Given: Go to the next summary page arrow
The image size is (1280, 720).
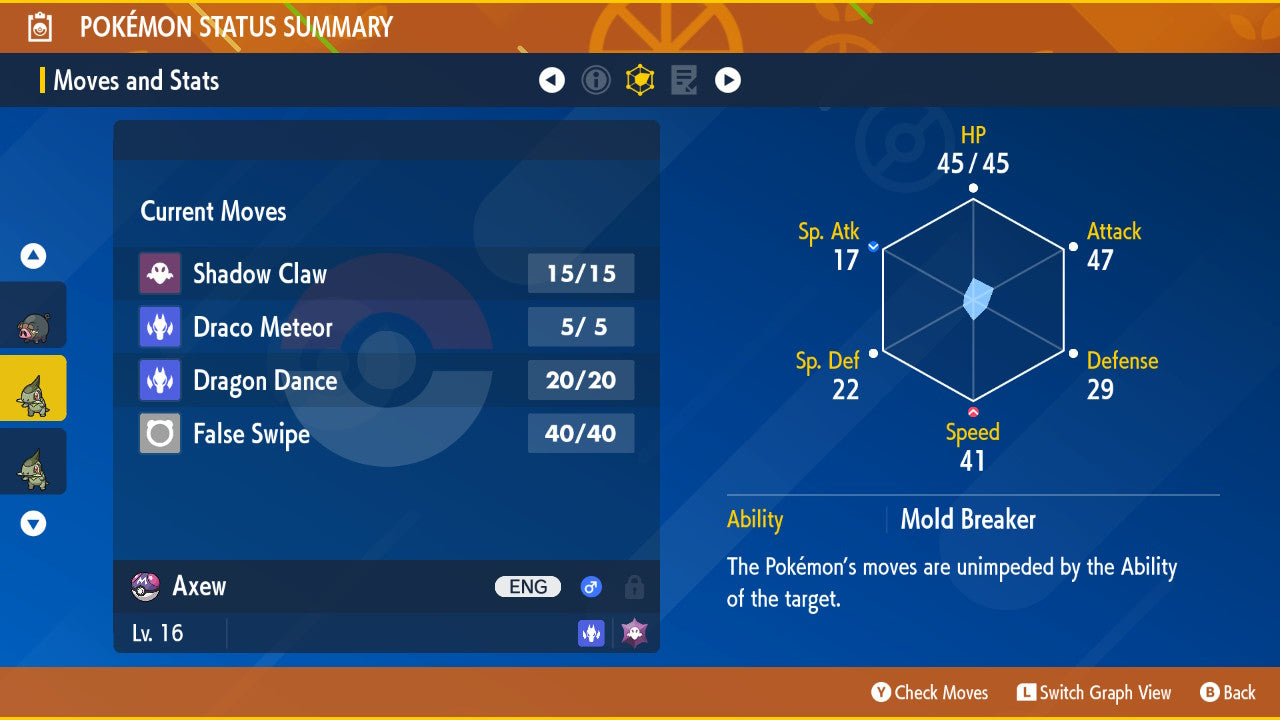Looking at the screenshot, I should pos(728,80).
